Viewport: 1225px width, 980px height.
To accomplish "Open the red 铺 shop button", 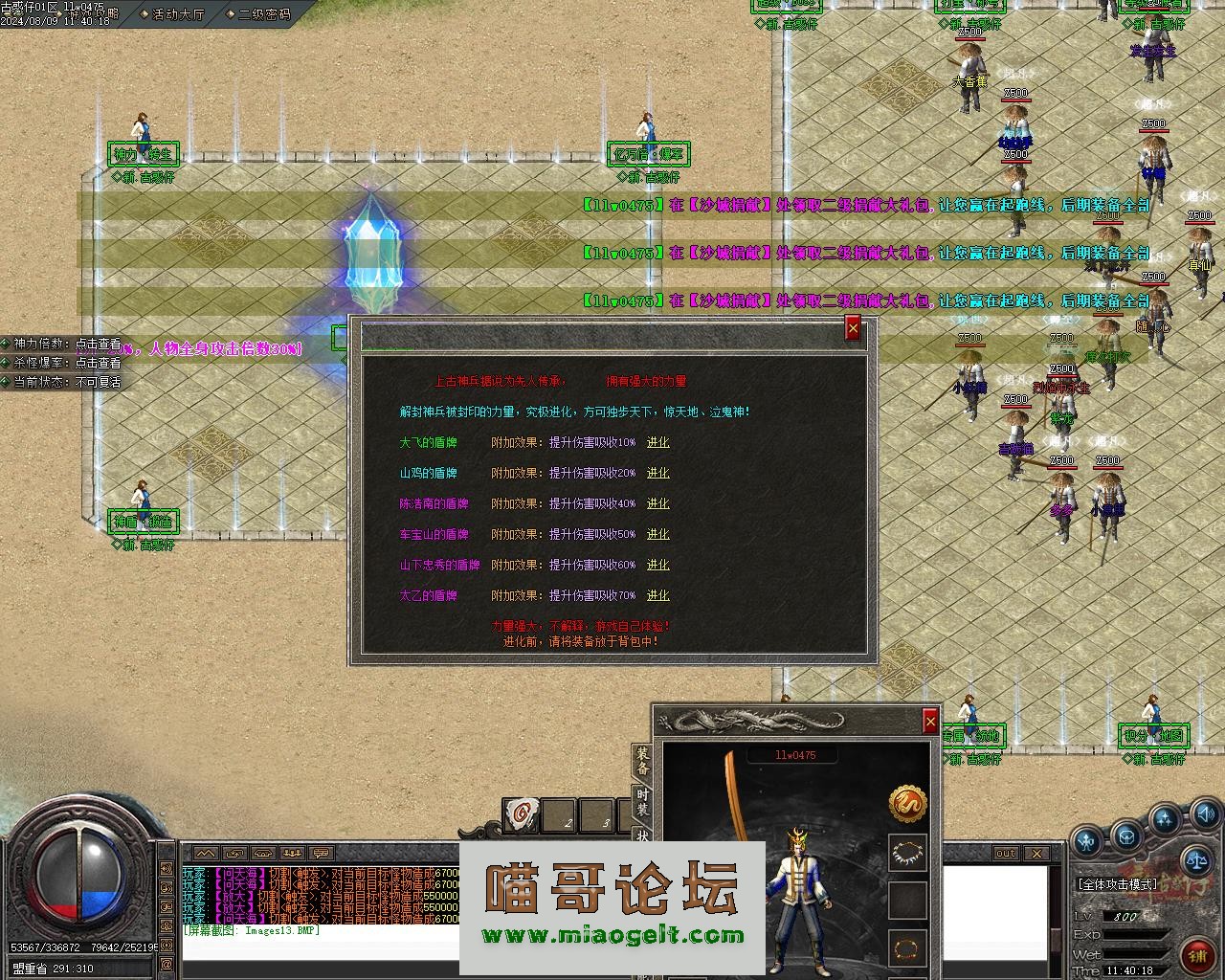I will [1196, 954].
